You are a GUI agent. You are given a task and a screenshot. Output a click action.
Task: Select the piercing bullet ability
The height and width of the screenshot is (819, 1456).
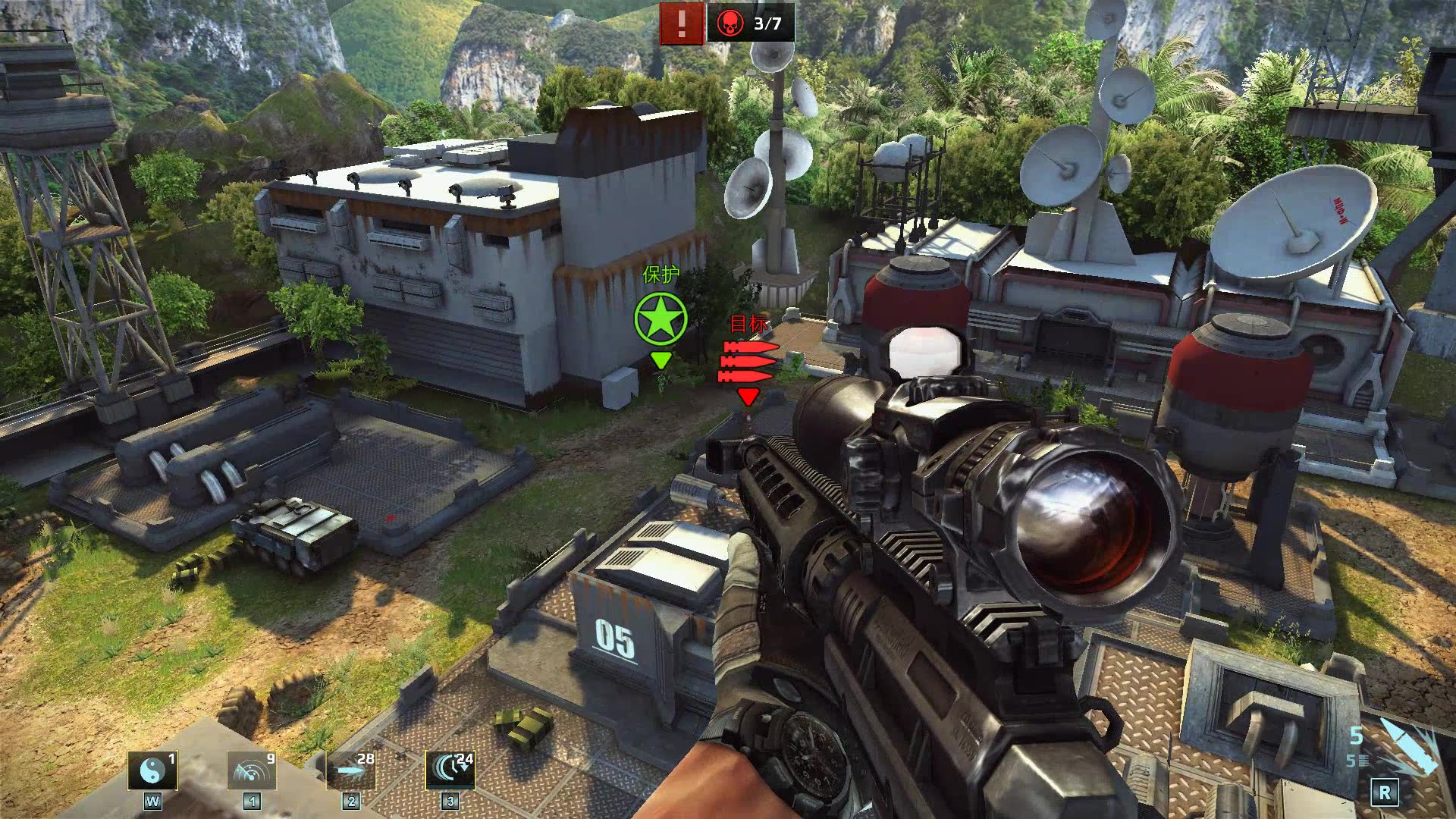351,771
